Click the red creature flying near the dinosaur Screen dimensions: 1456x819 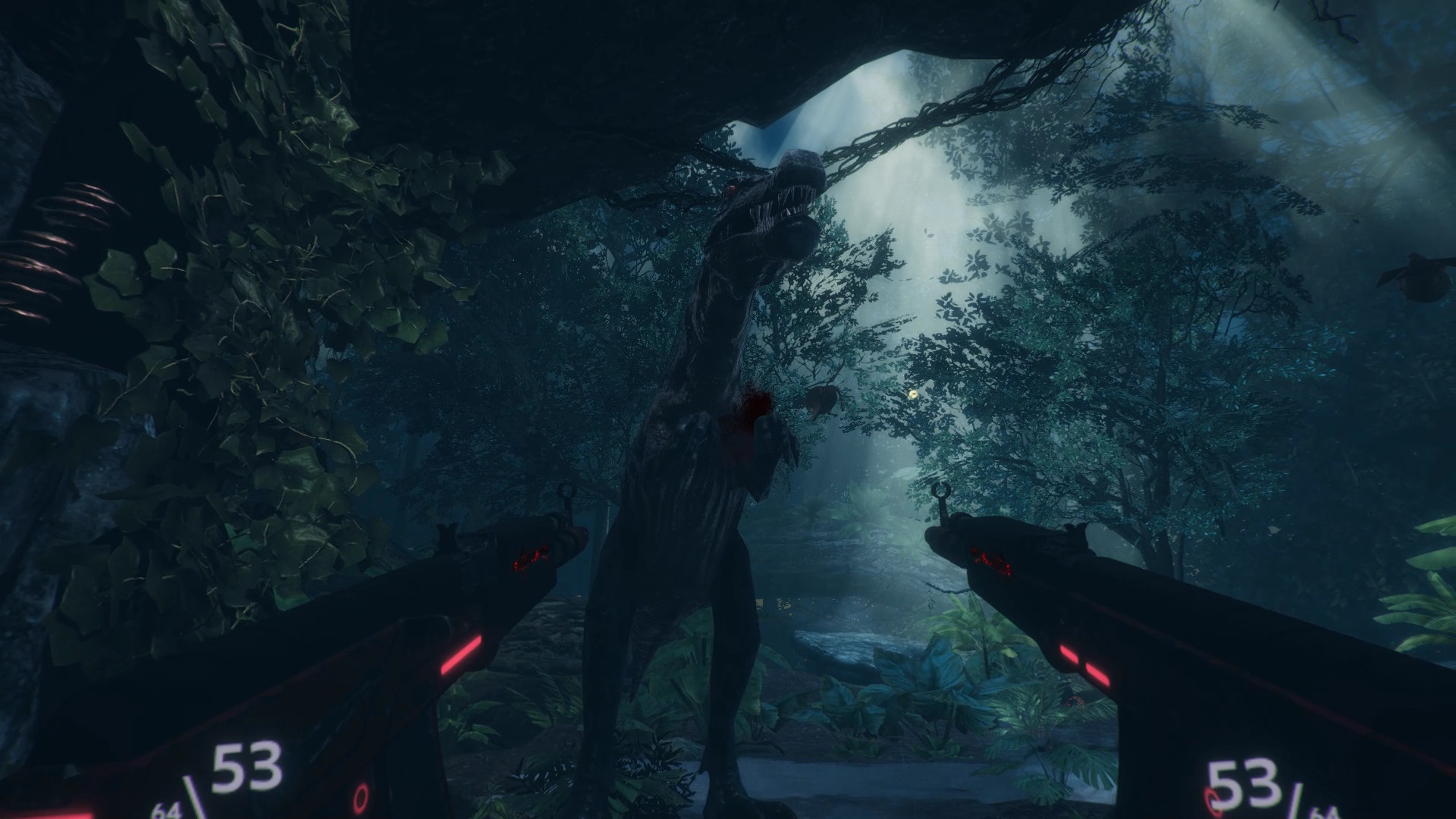pyautogui.click(x=823, y=398)
